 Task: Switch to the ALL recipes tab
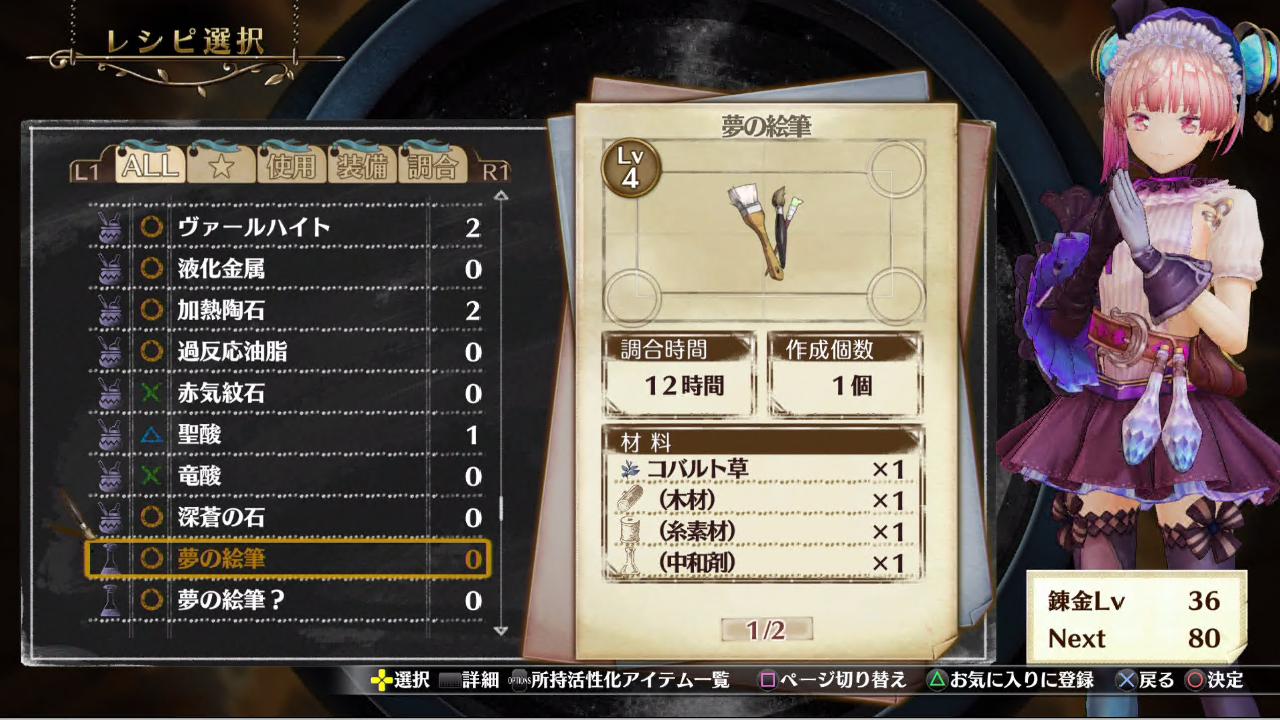pyautogui.click(x=149, y=165)
